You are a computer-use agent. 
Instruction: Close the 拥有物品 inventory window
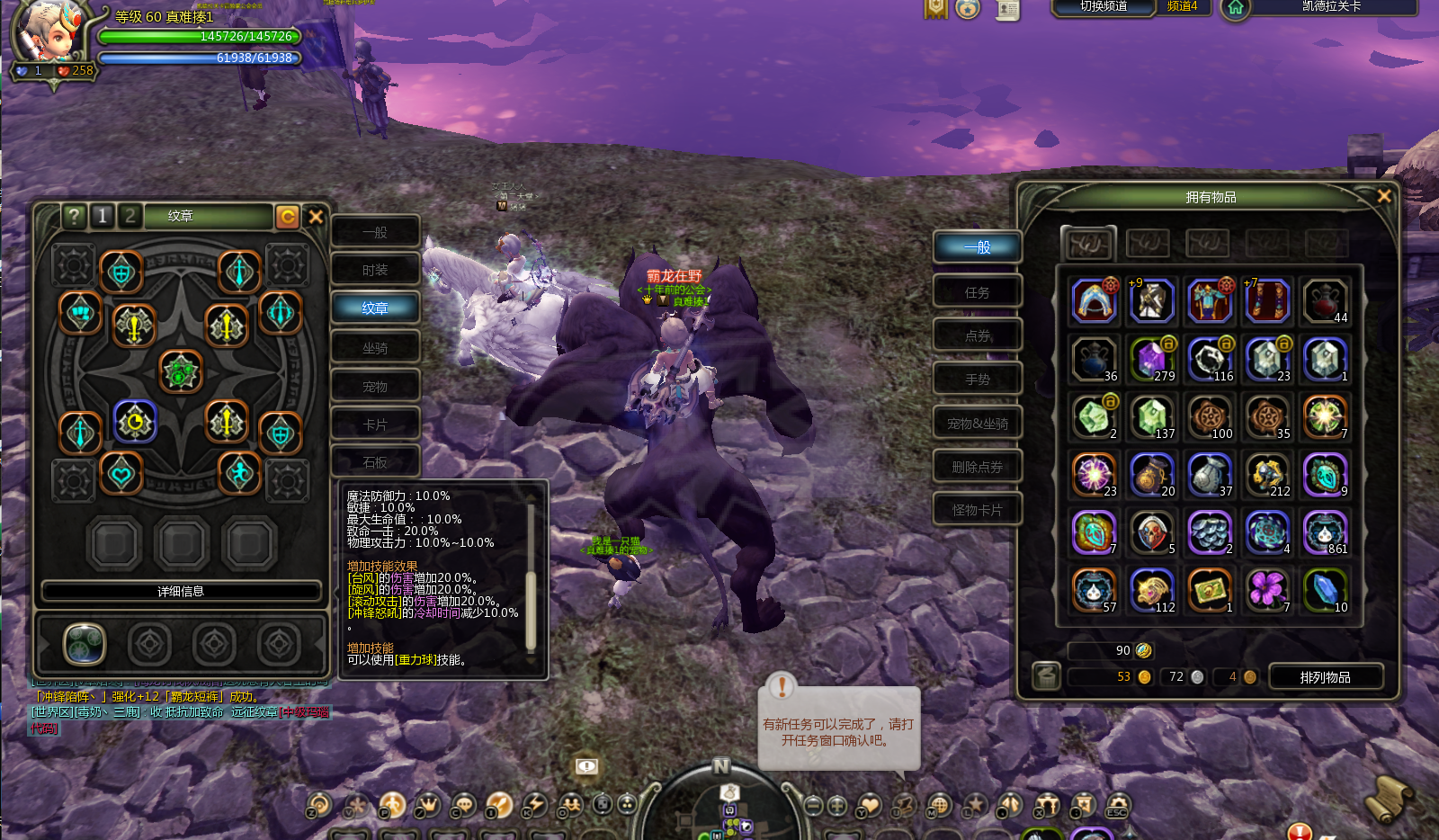click(1384, 196)
